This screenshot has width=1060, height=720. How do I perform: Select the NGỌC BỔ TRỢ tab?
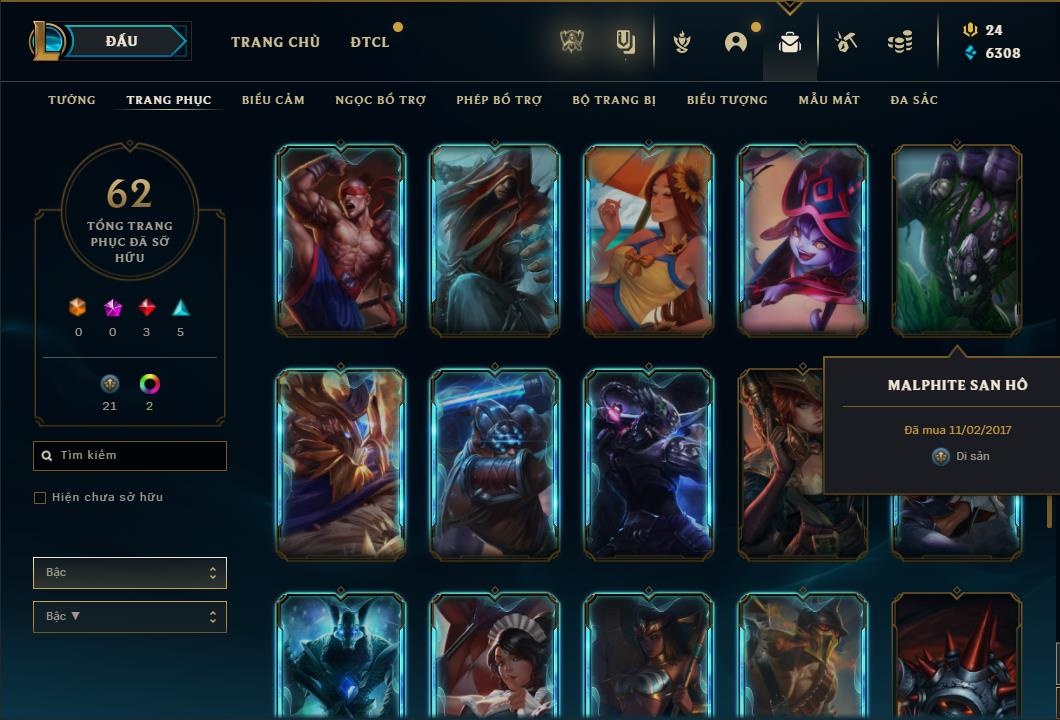380,100
